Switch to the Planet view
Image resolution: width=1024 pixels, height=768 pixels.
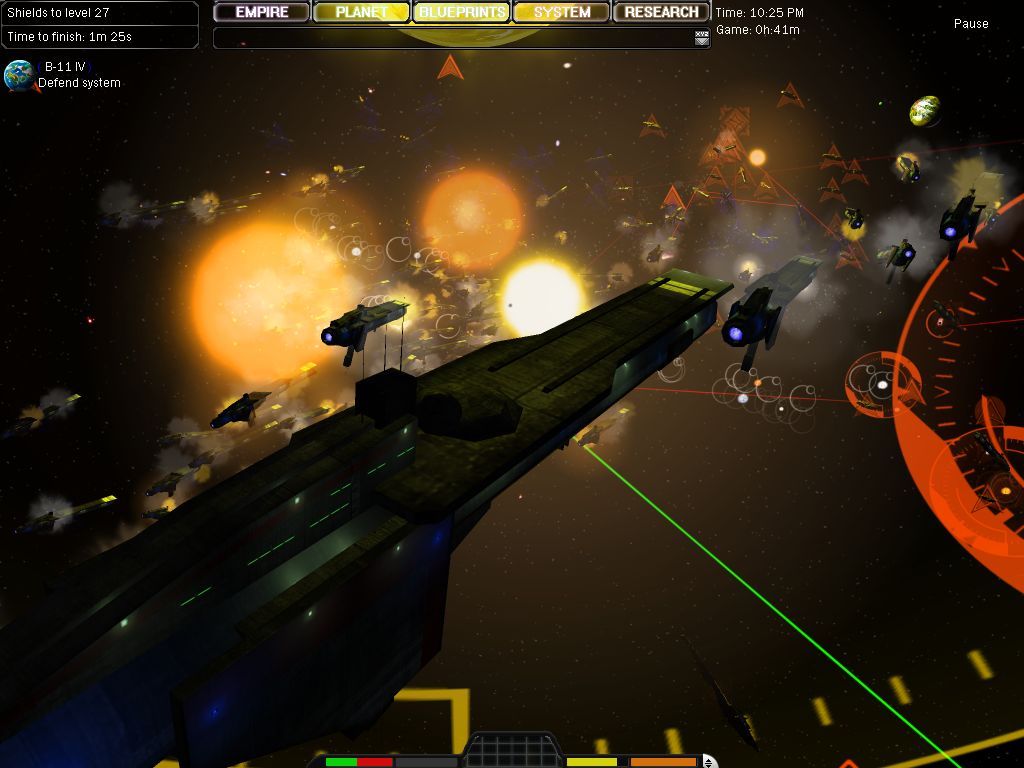pyautogui.click(x=361, y=12)
